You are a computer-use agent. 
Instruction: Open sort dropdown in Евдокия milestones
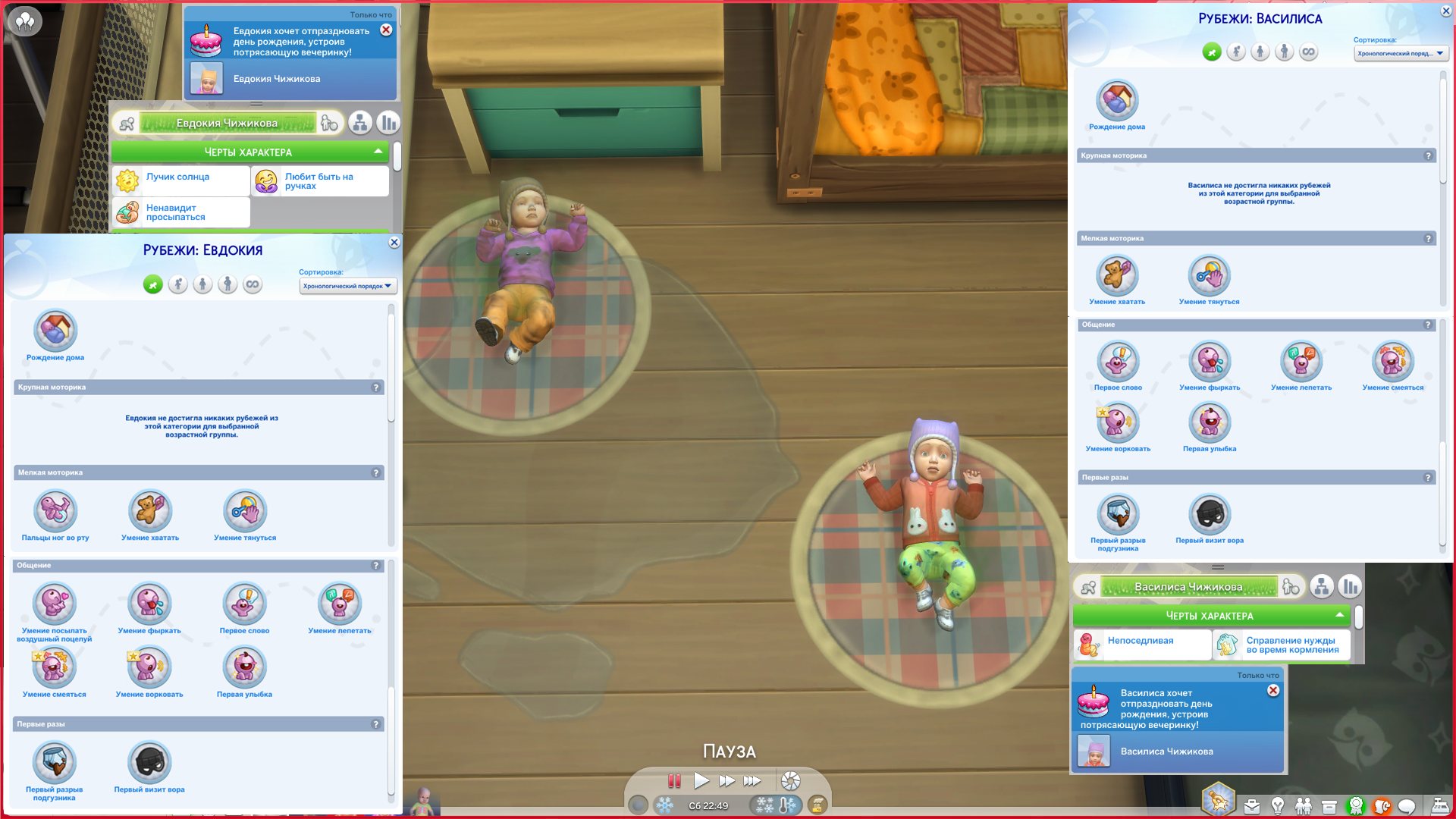[348, 286]
